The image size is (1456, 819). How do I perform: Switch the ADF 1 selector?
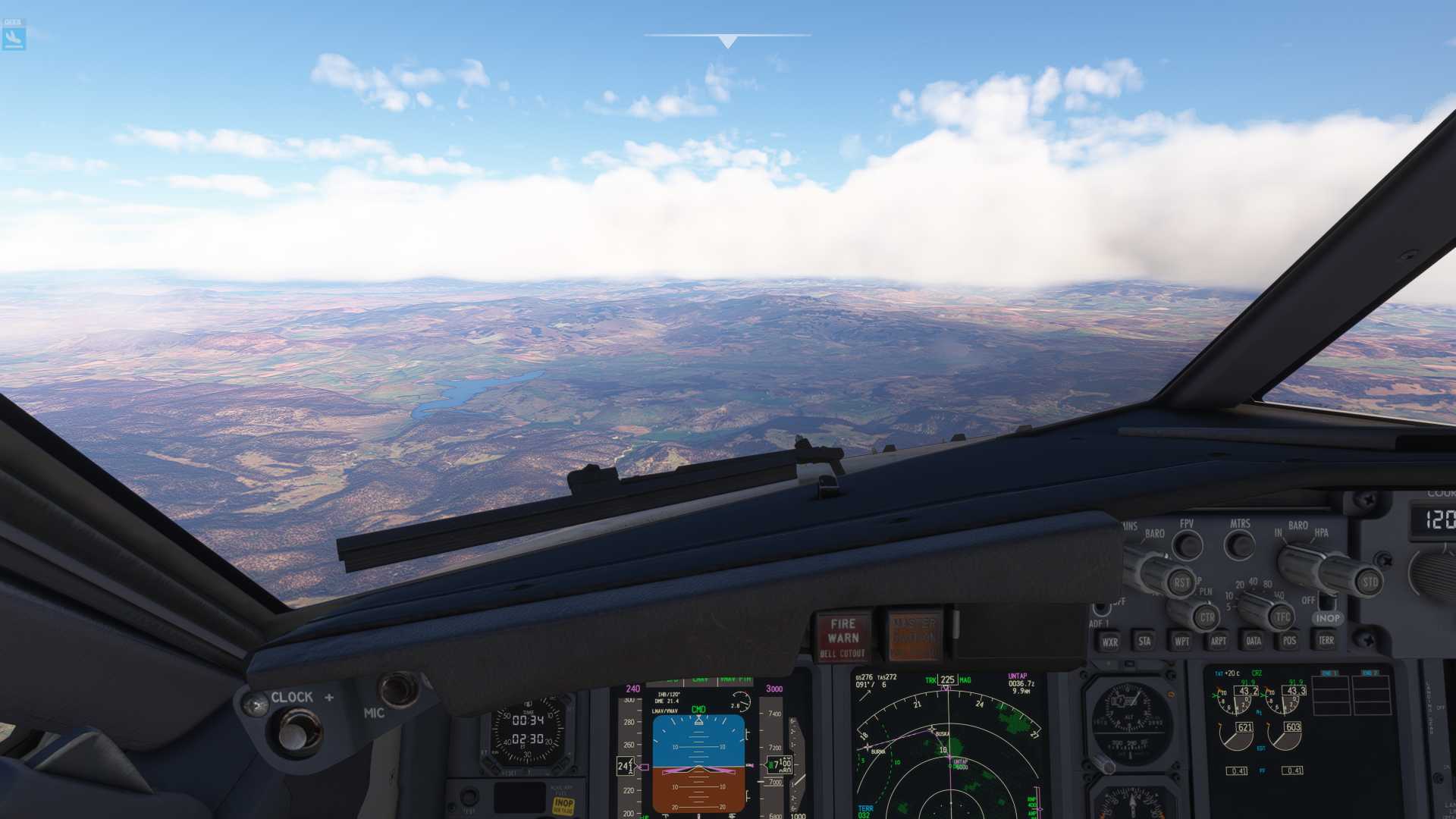click(1102, 607)
